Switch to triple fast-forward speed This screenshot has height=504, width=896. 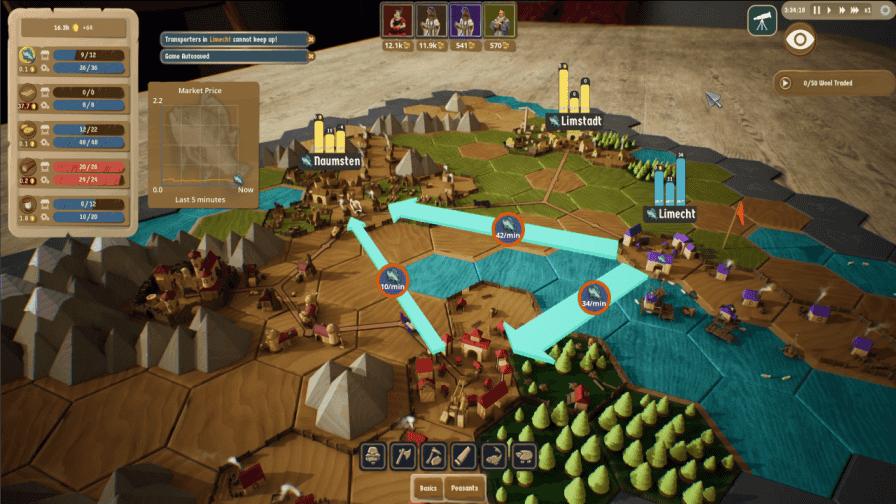pyautogui.click(x=857, y=10)
